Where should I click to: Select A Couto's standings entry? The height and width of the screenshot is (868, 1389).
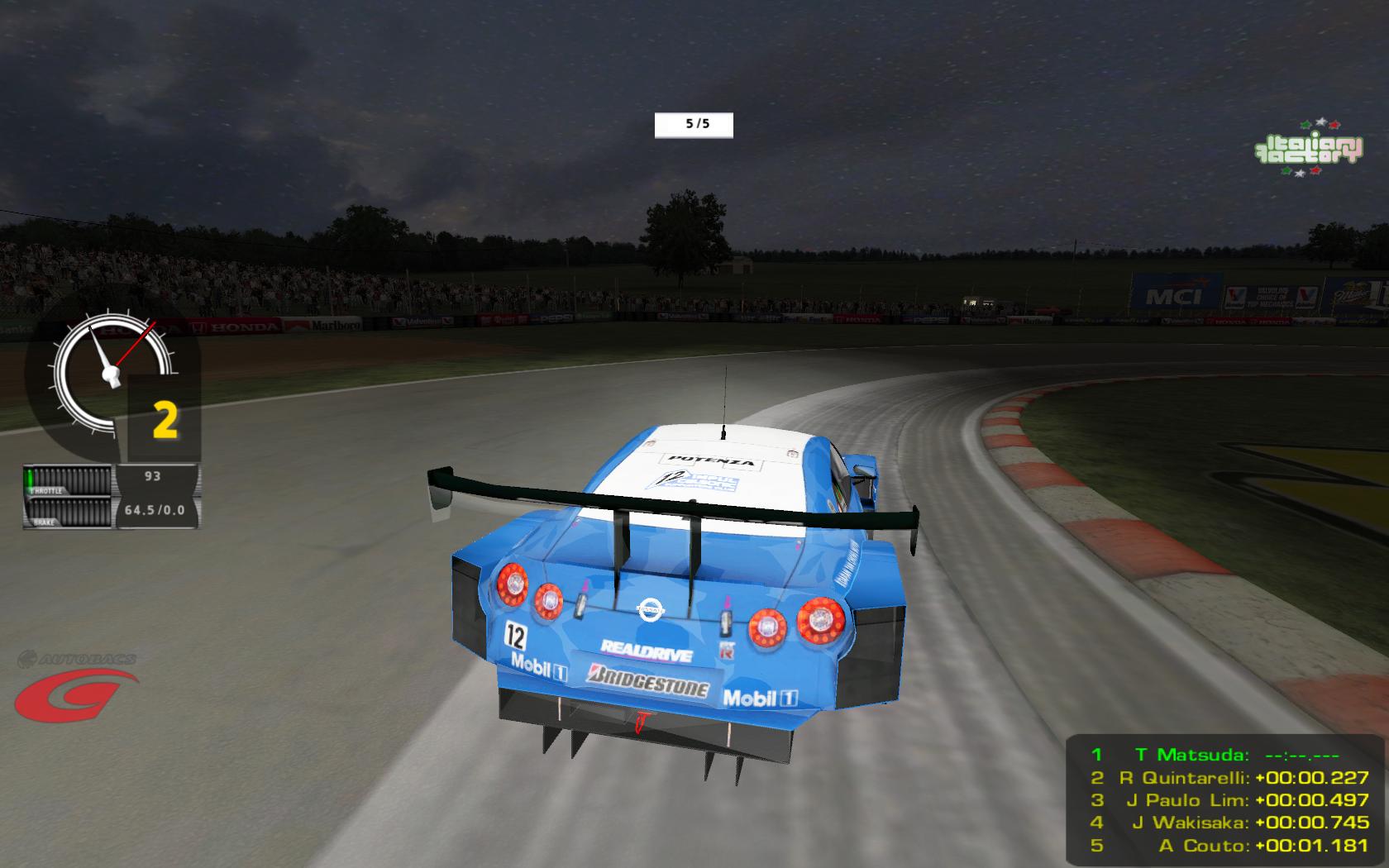click(x=1229, y=846)
